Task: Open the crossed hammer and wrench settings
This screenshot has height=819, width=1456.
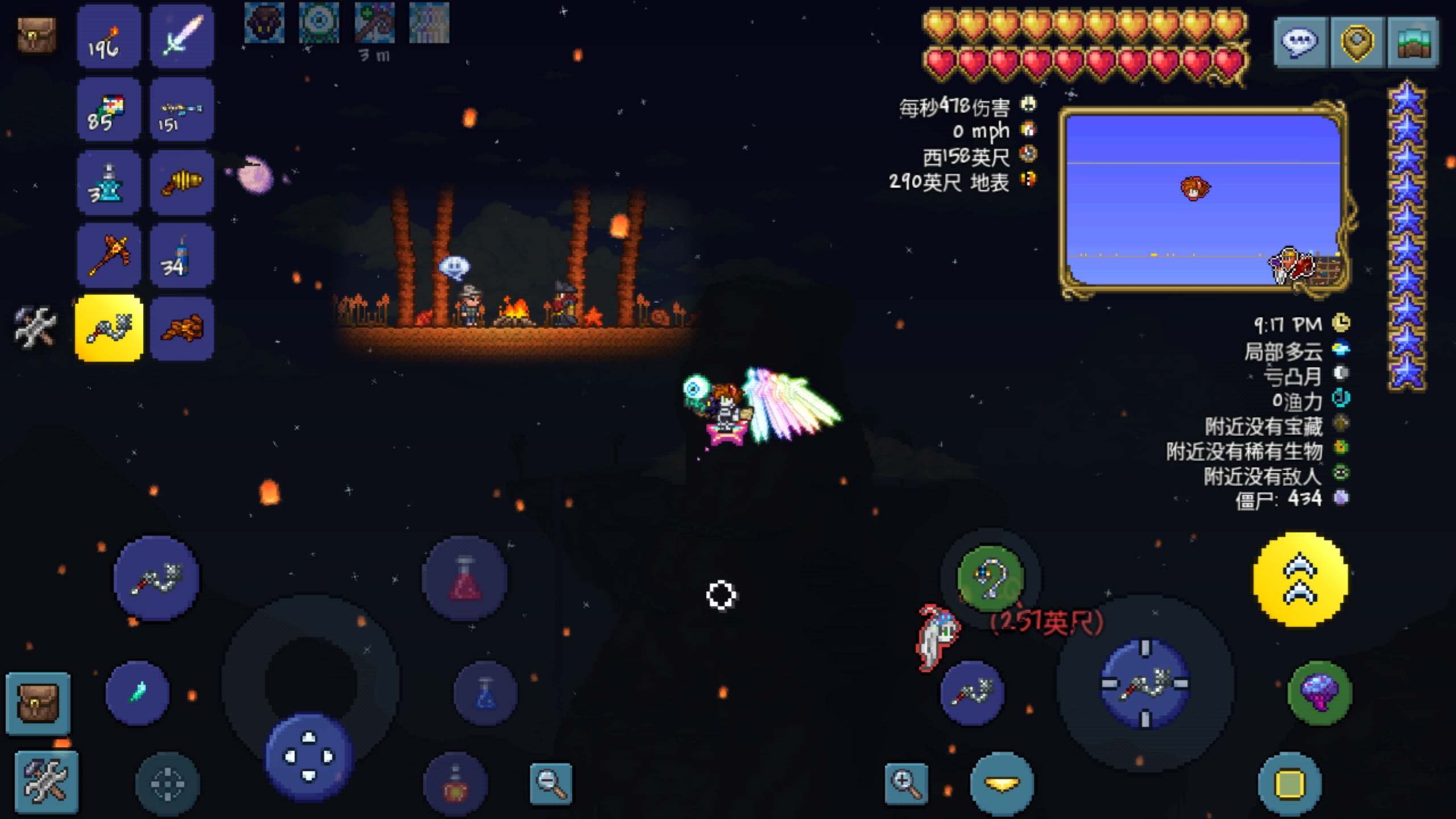Action: [x=47, y=781]
